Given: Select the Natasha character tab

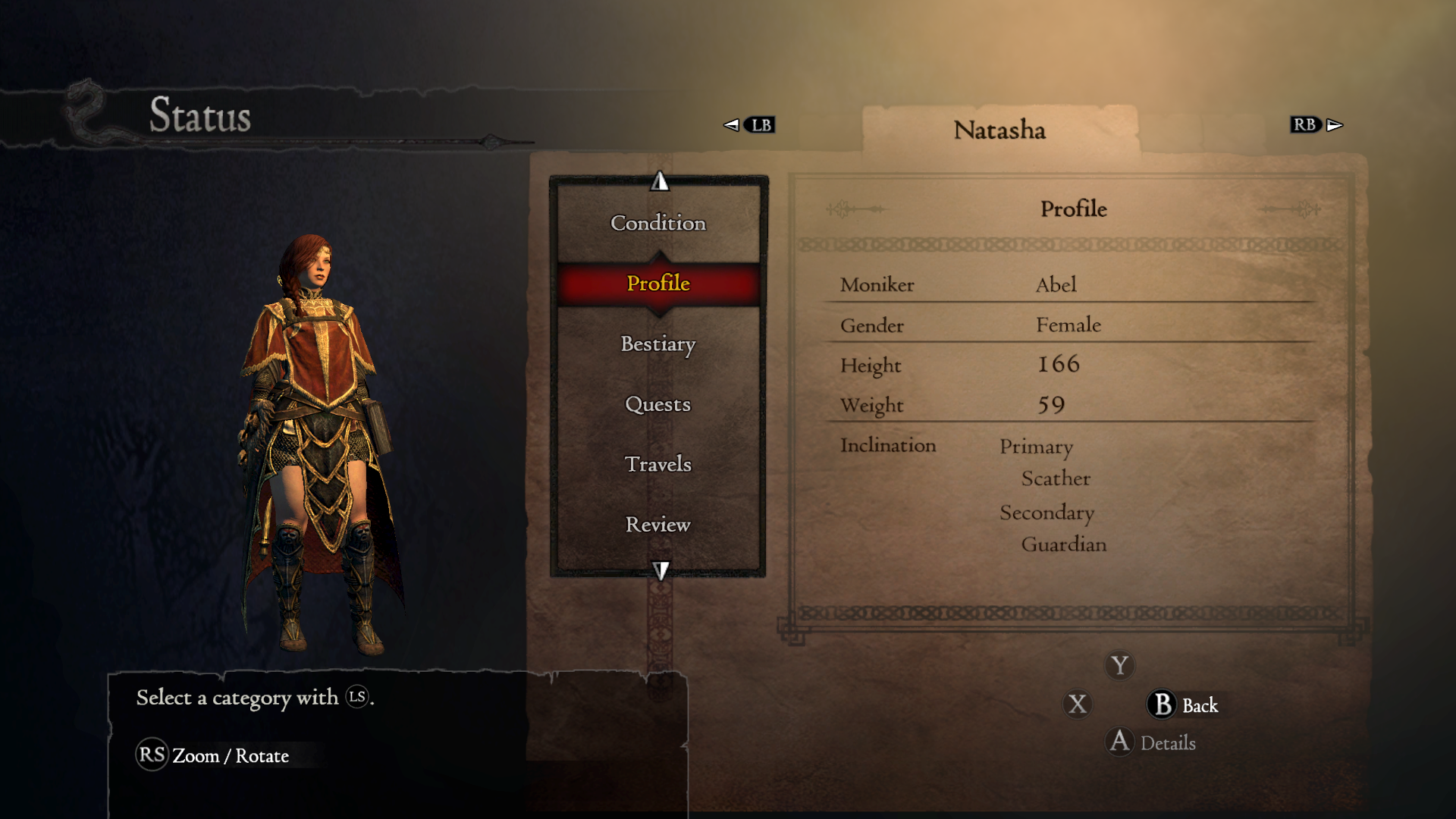Looking at the screenshot, I should coord(999,130).
